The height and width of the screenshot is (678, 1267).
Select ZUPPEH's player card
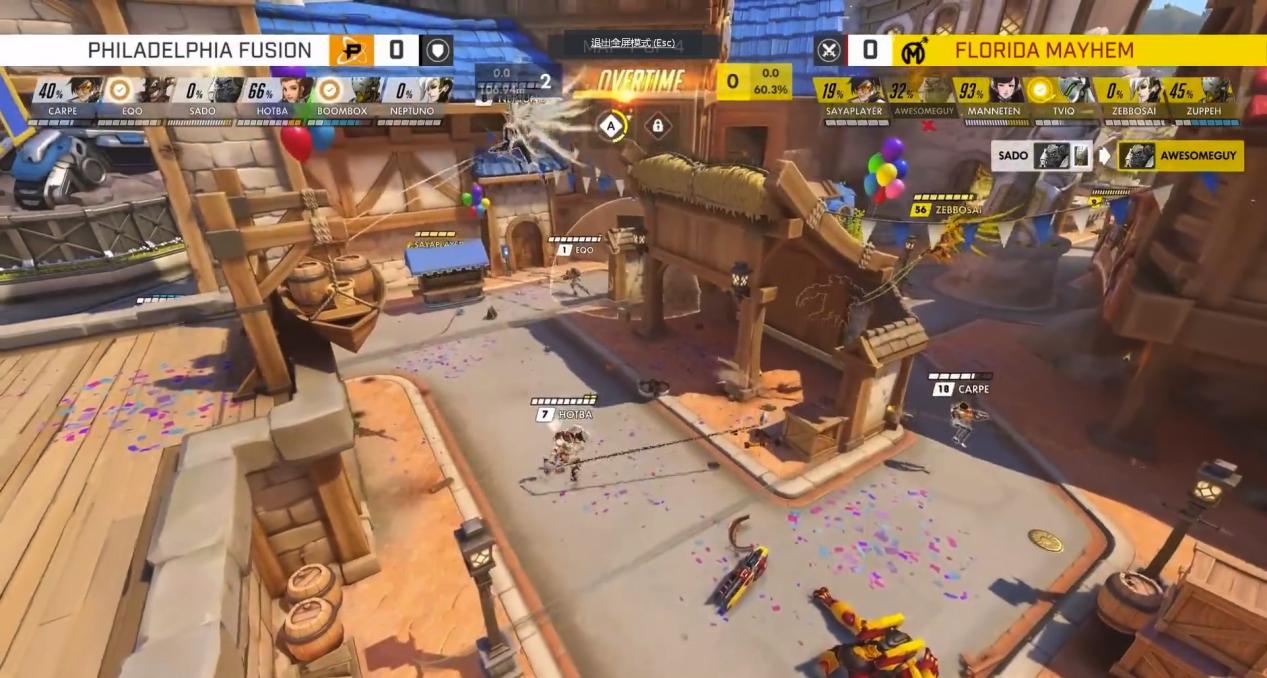1199,97
